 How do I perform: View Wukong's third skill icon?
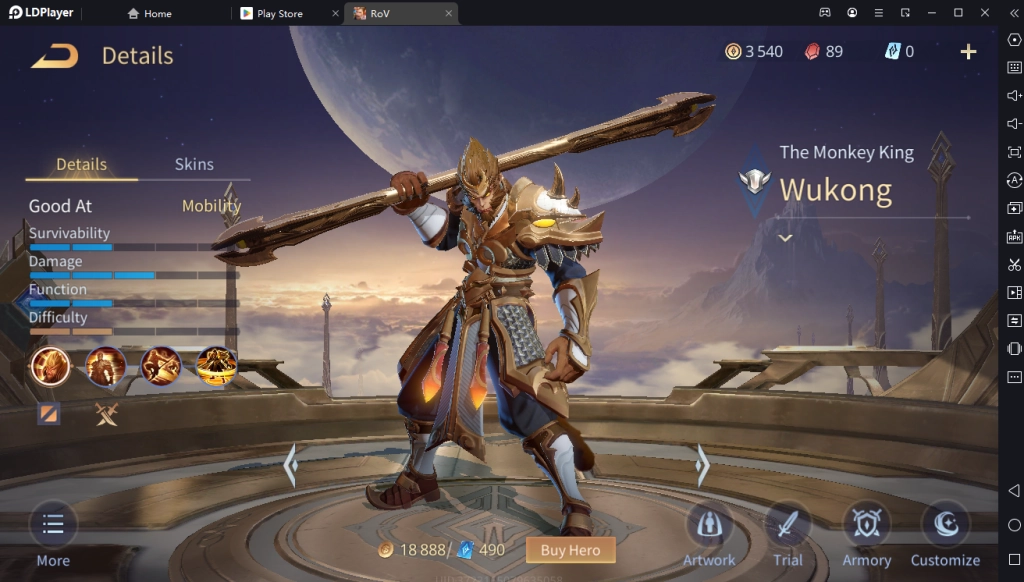pos(161,367)
